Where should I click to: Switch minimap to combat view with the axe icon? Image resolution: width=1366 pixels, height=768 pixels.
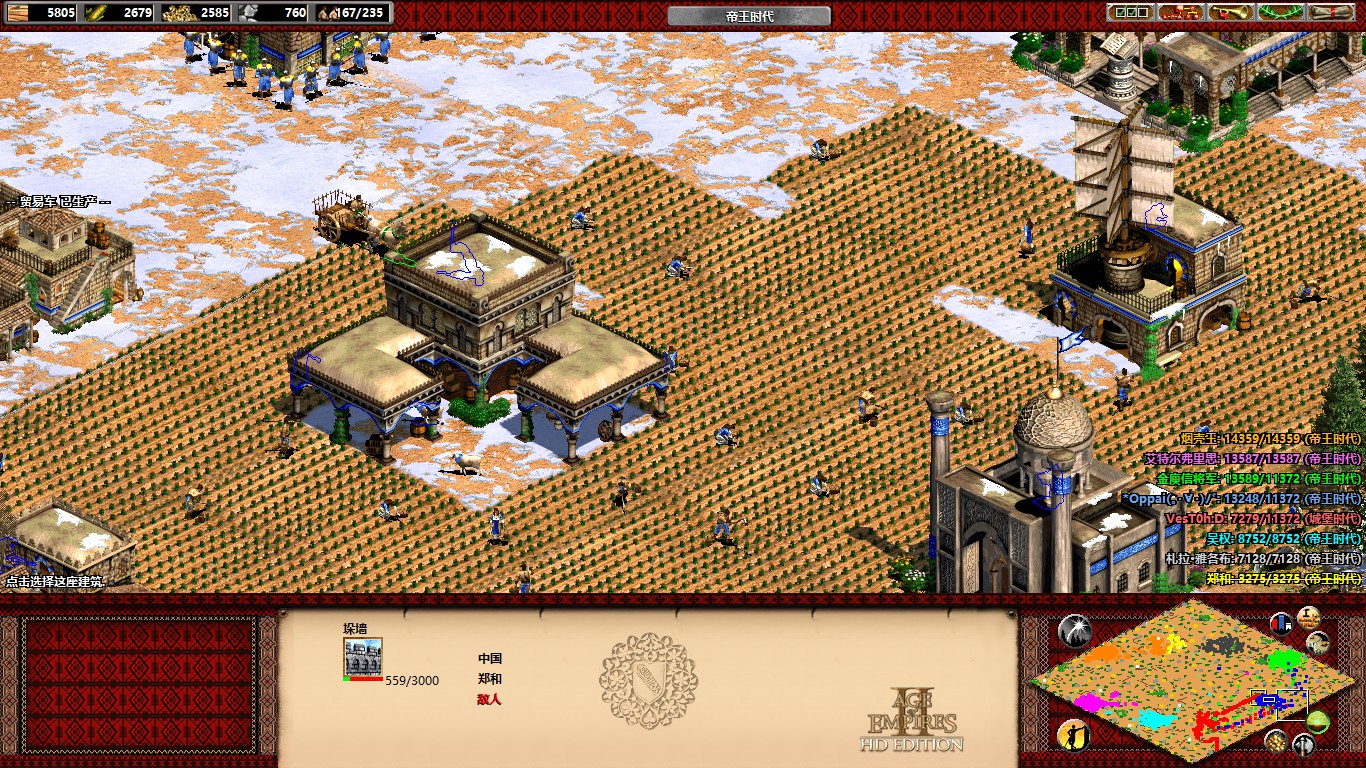[1305, 744]
